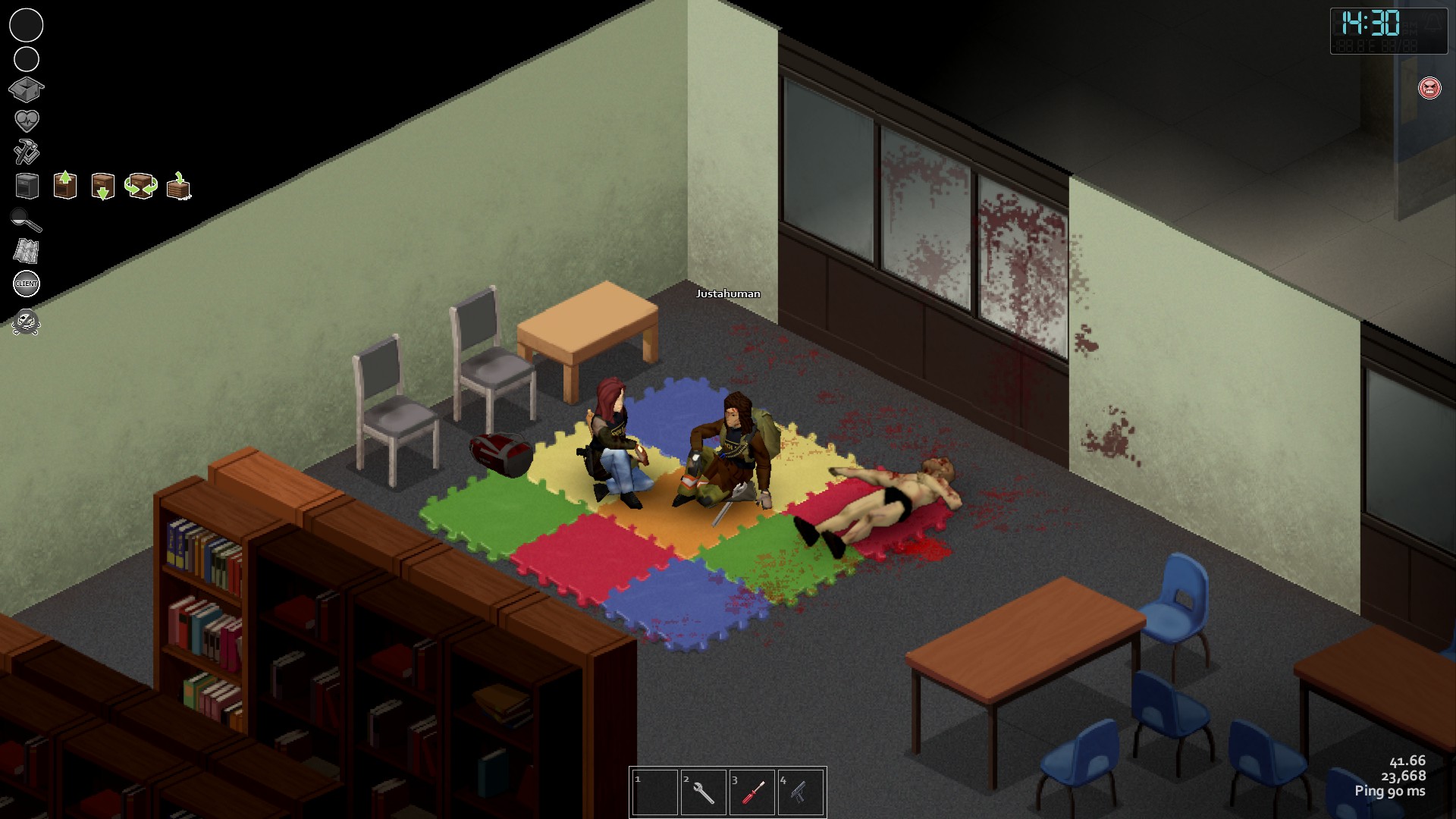
Task: Open the inventory box icon
Action: tap(26, 89)
